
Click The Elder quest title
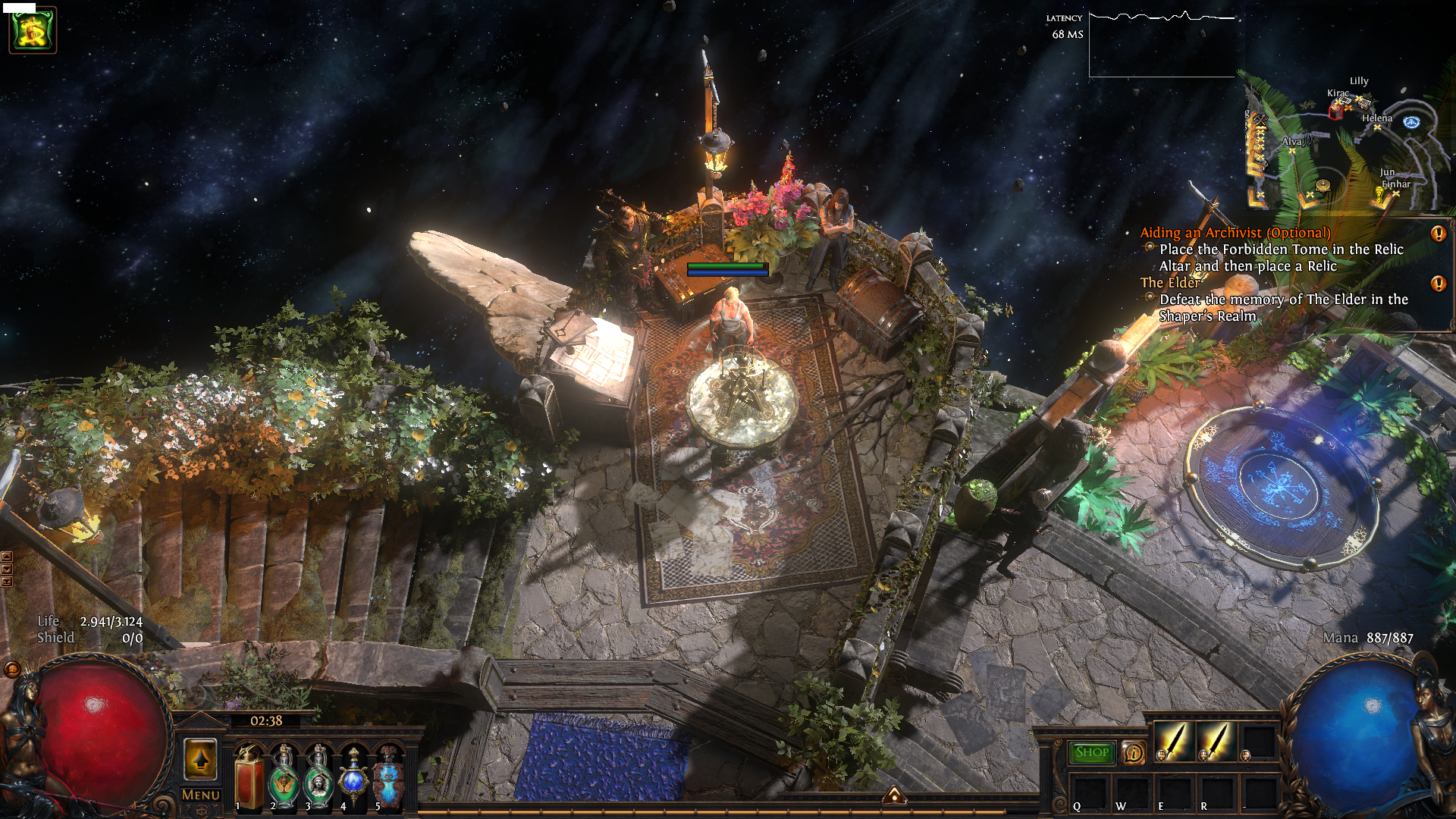(1170, 282)
